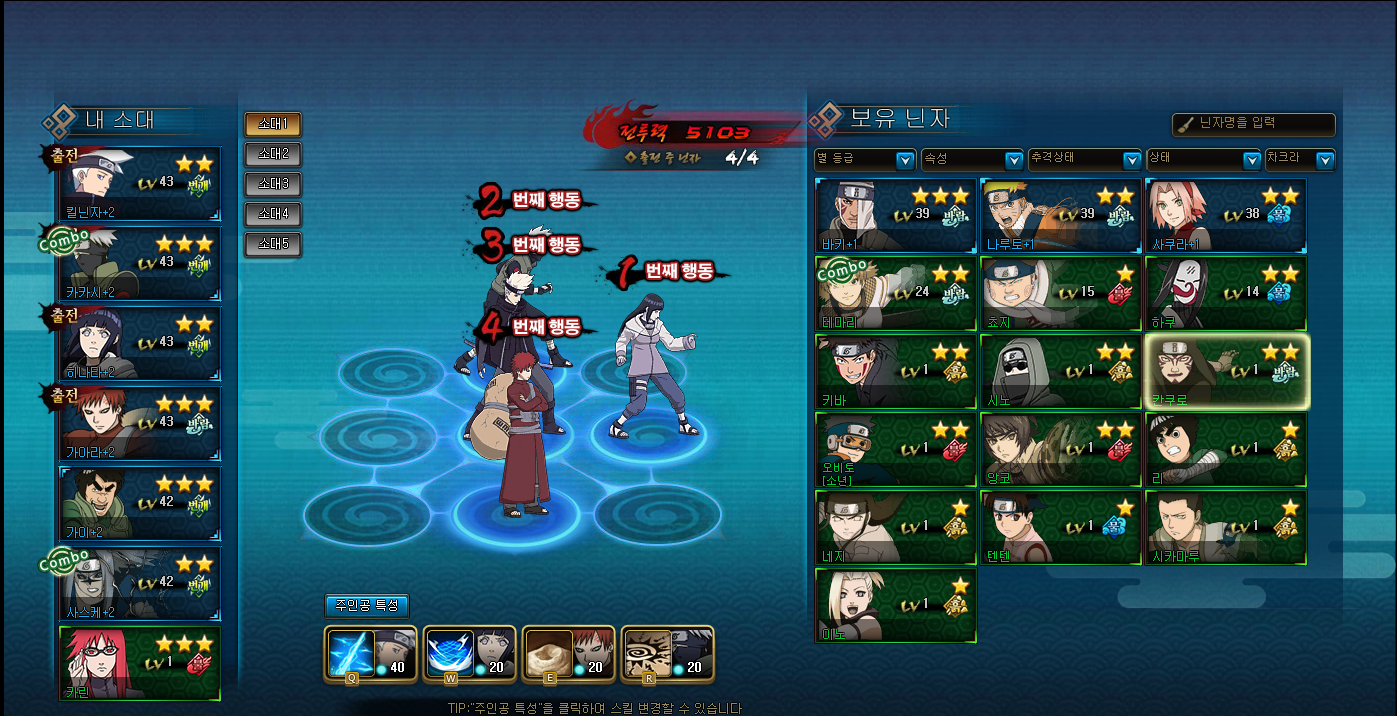The image size is (1397, 716).
Task: Open the 소대5 squad tab
Action: [272, 244]
